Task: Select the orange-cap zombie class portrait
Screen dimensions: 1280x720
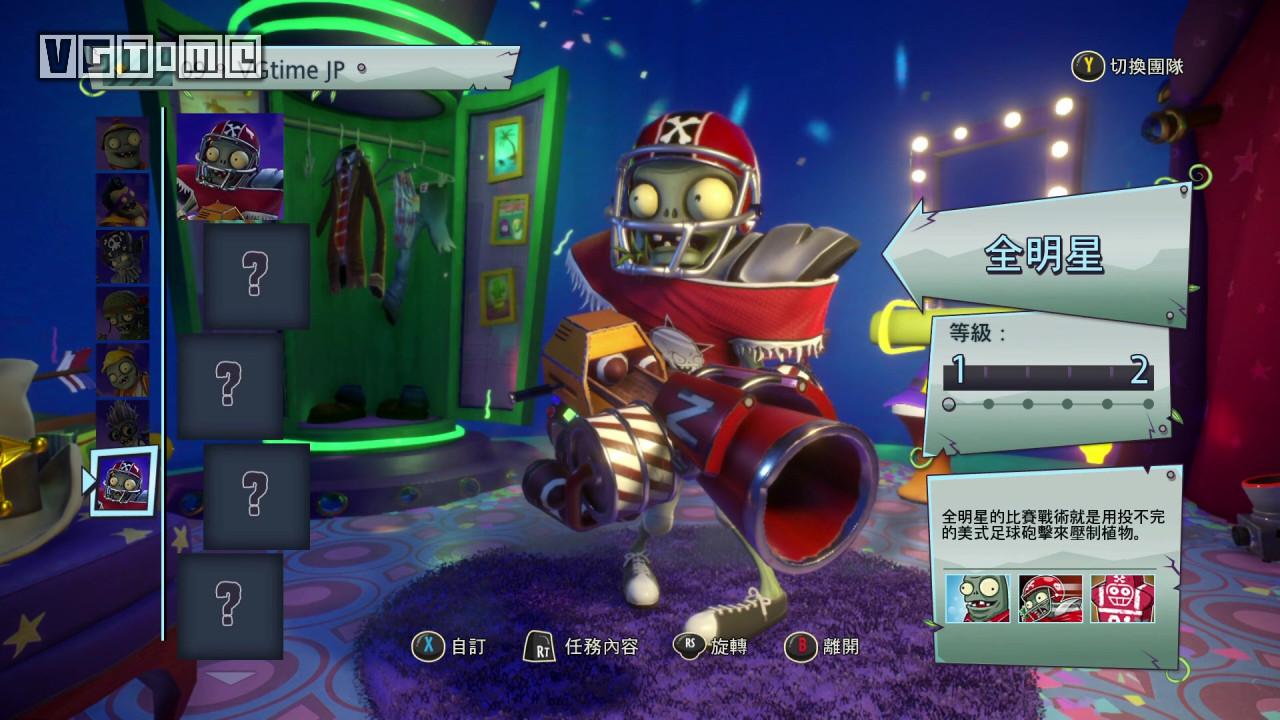Action: pos(123,142)
